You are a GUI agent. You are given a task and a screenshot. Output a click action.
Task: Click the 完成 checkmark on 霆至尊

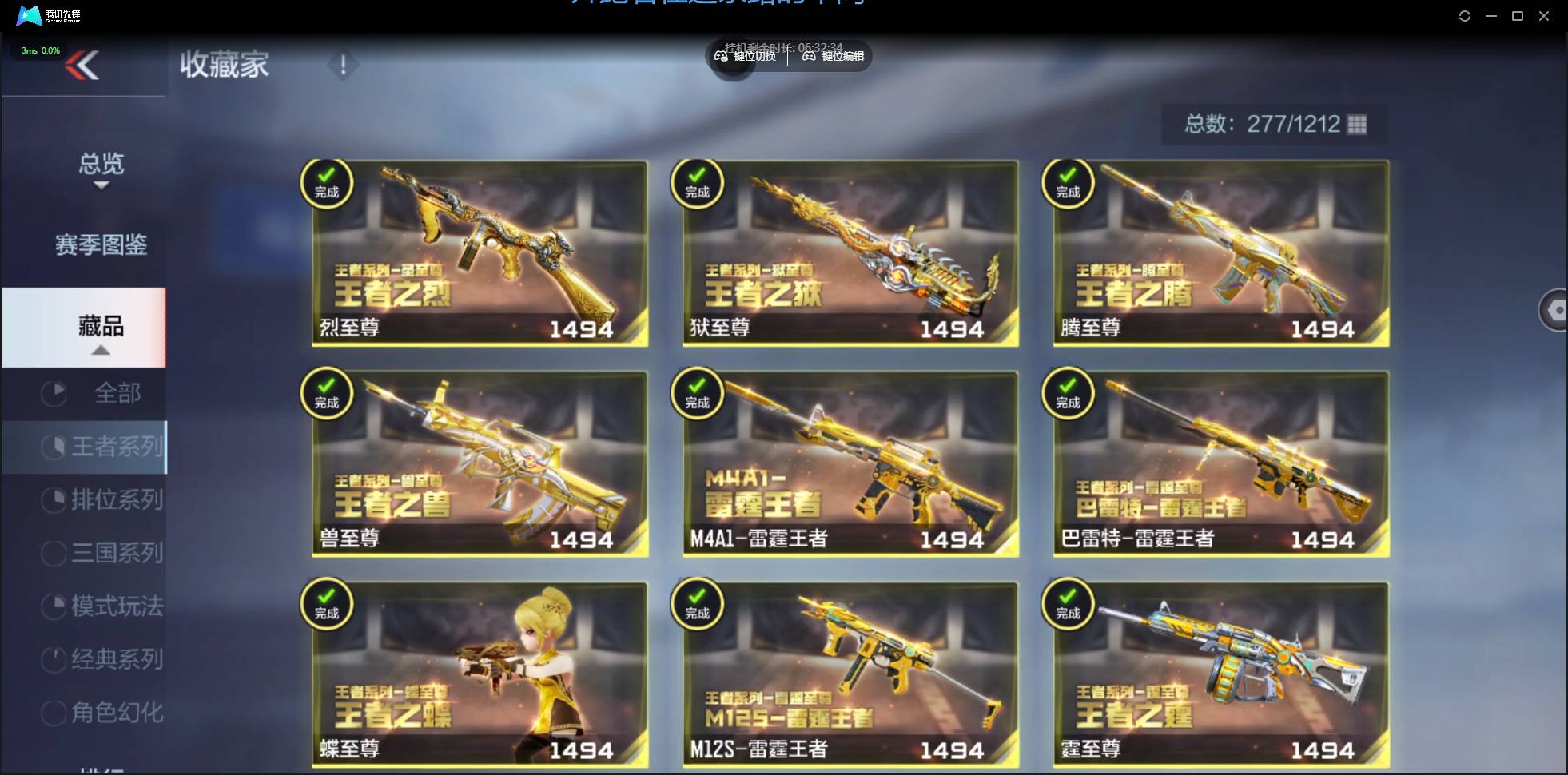coord(1069,605)
